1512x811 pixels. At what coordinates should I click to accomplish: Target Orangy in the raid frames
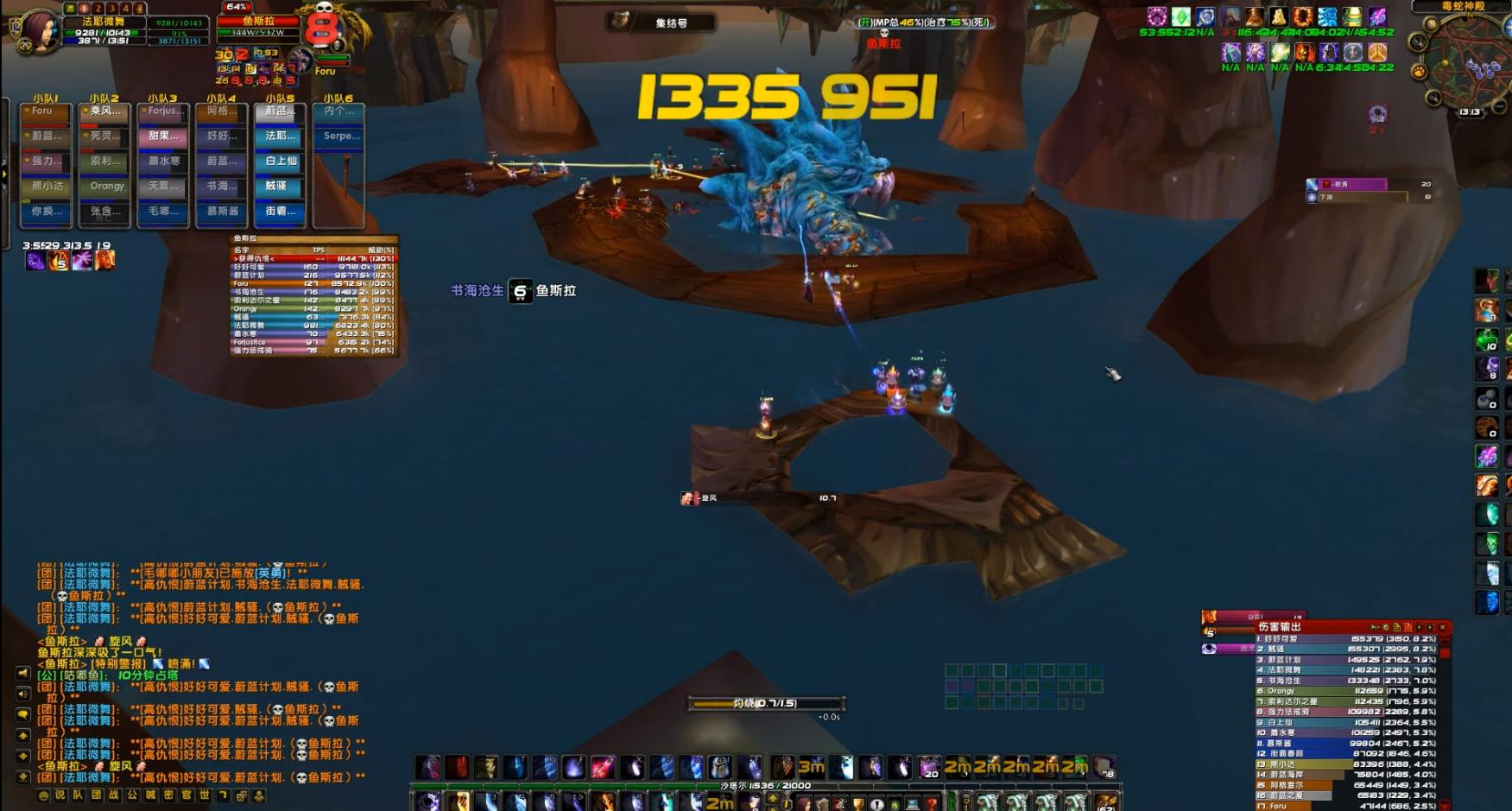pyautogui.click(x=107, y=187)
